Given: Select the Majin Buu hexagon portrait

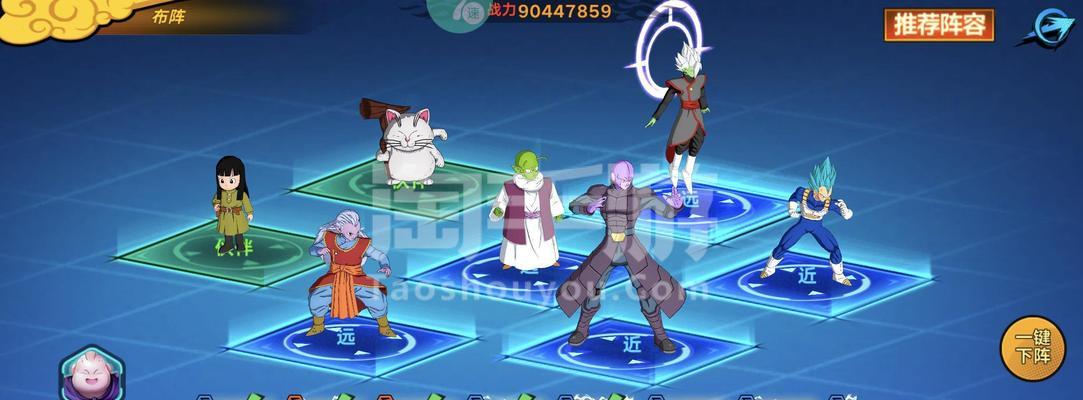Looking at the screenshot, I should point(91,375).
